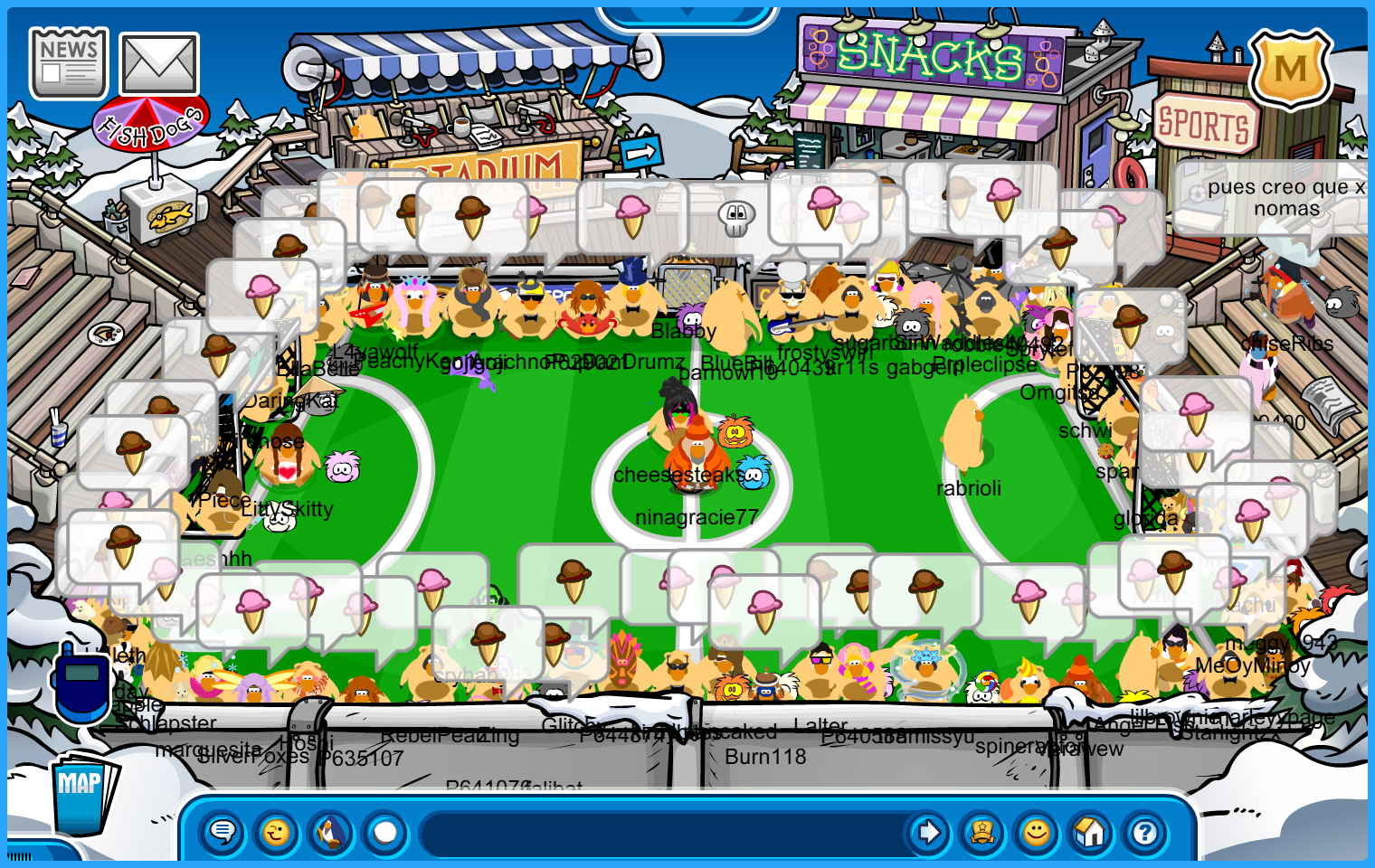This screenshot has width=1375, height=868.
Task: Expand the blue pull-down tab at the top
Action: pyautogui.click(x=687, y=14)
